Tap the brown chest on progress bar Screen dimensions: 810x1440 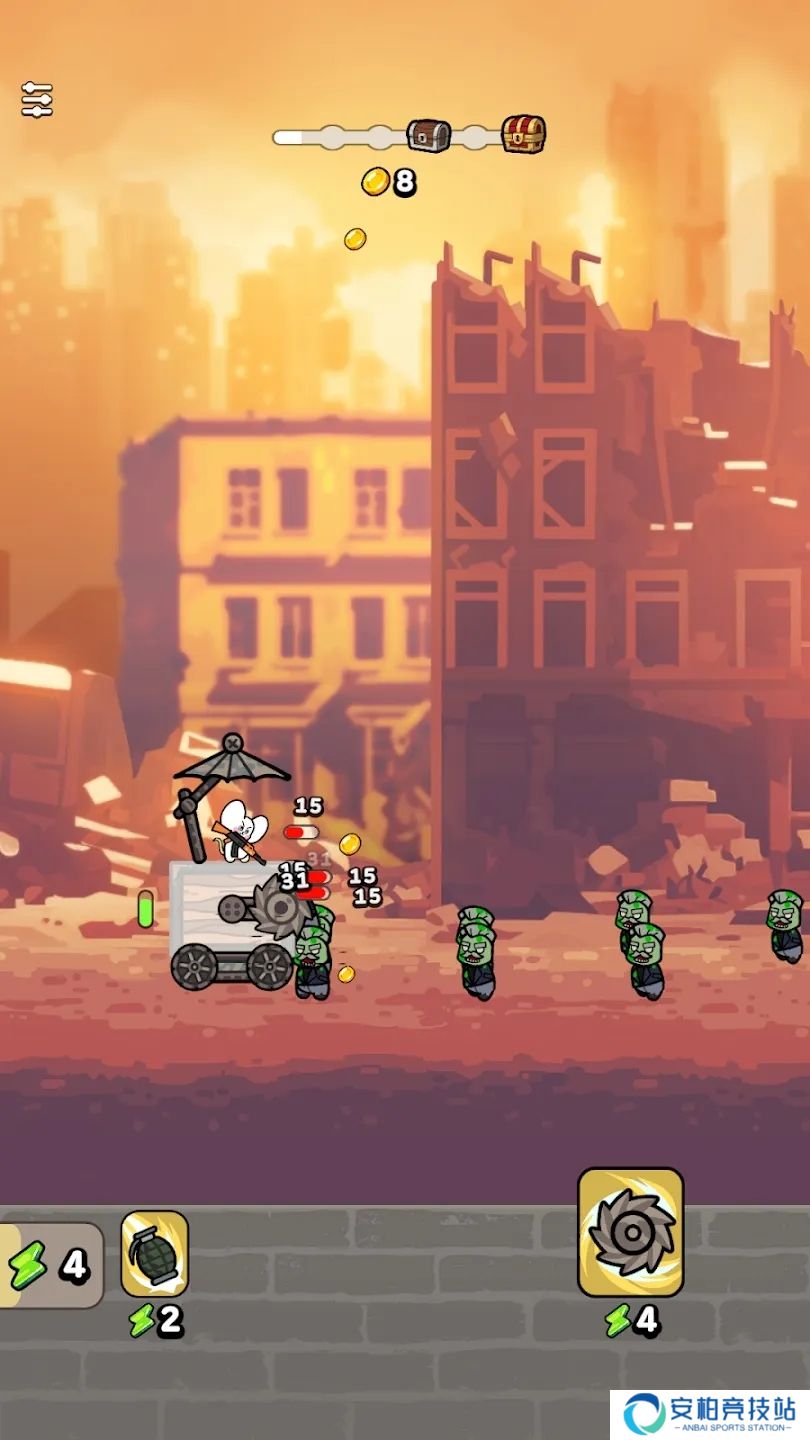coord(428,135)
